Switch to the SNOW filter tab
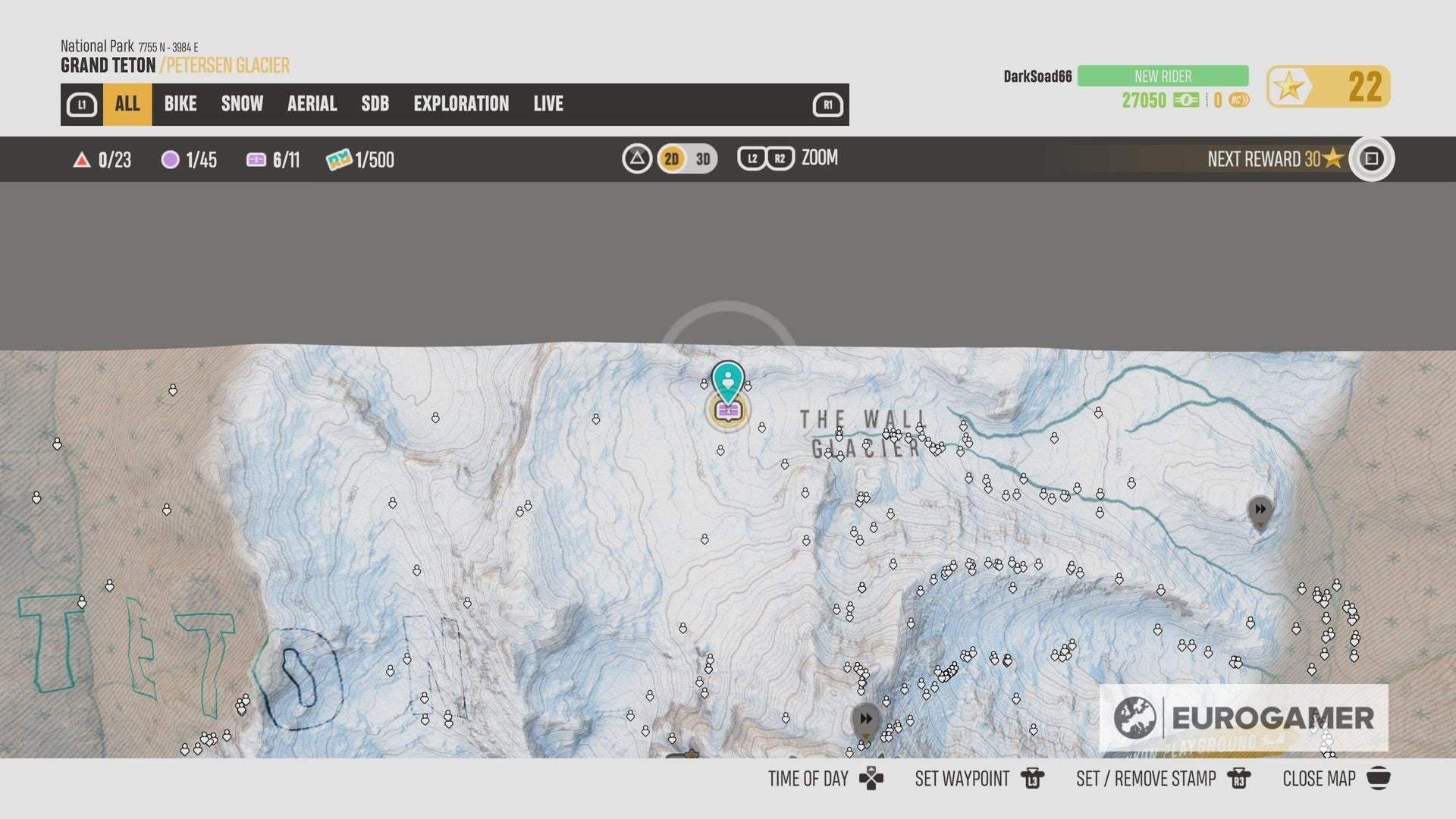The image size is (1456, 819). point(241,104)
